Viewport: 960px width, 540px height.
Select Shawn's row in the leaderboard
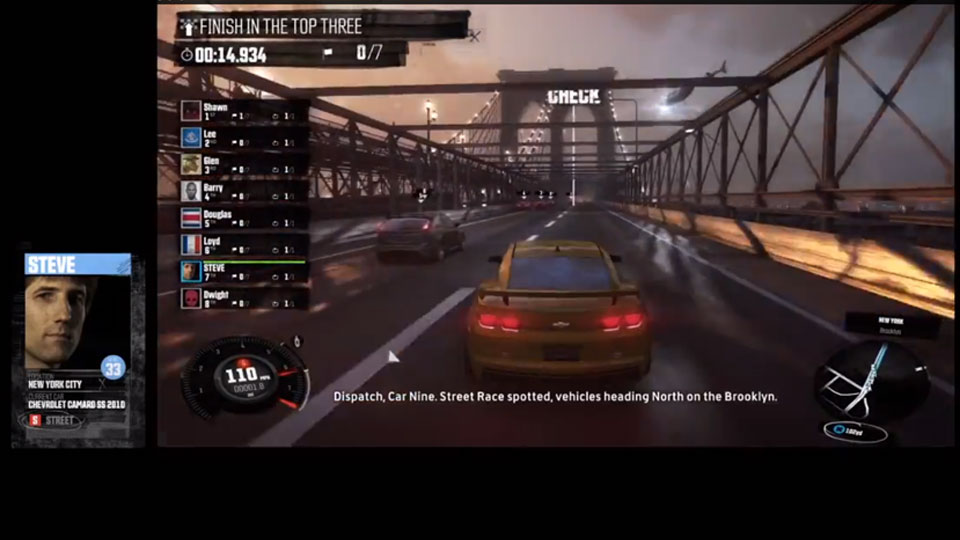pos(243,111)
